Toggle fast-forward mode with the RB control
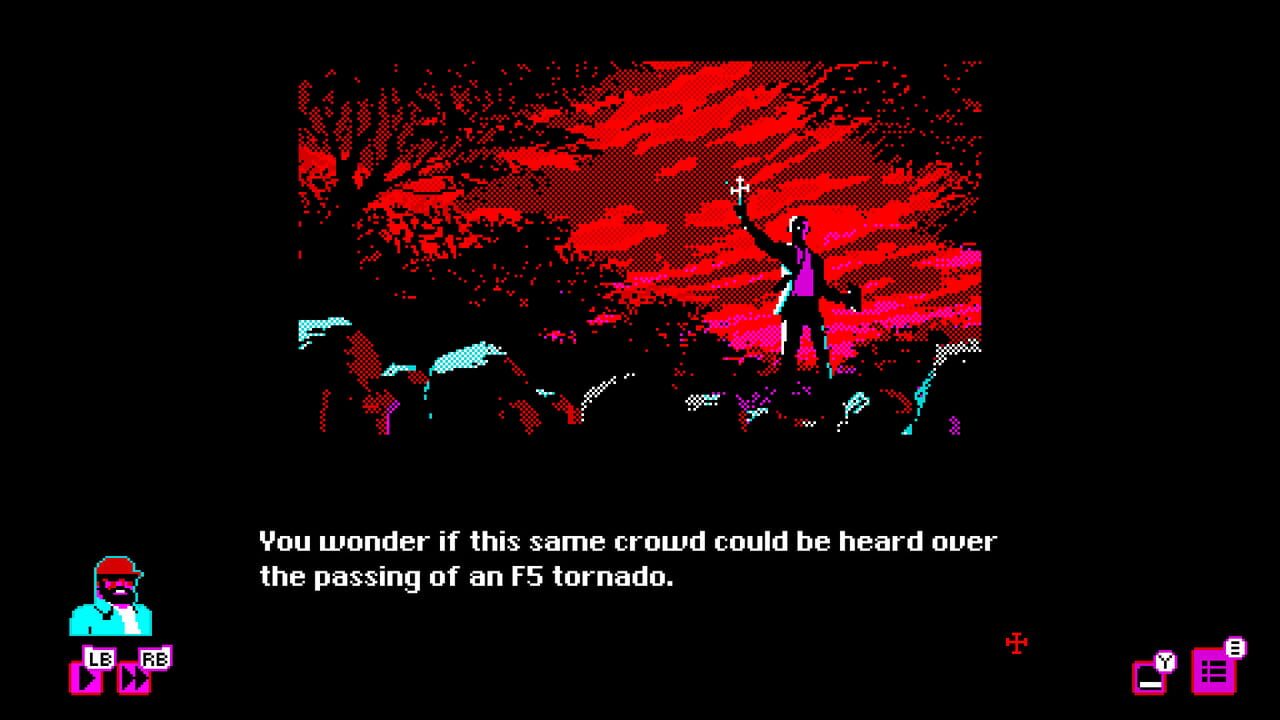The width and height of the screenshot is (1280, 720). point(153,661)
